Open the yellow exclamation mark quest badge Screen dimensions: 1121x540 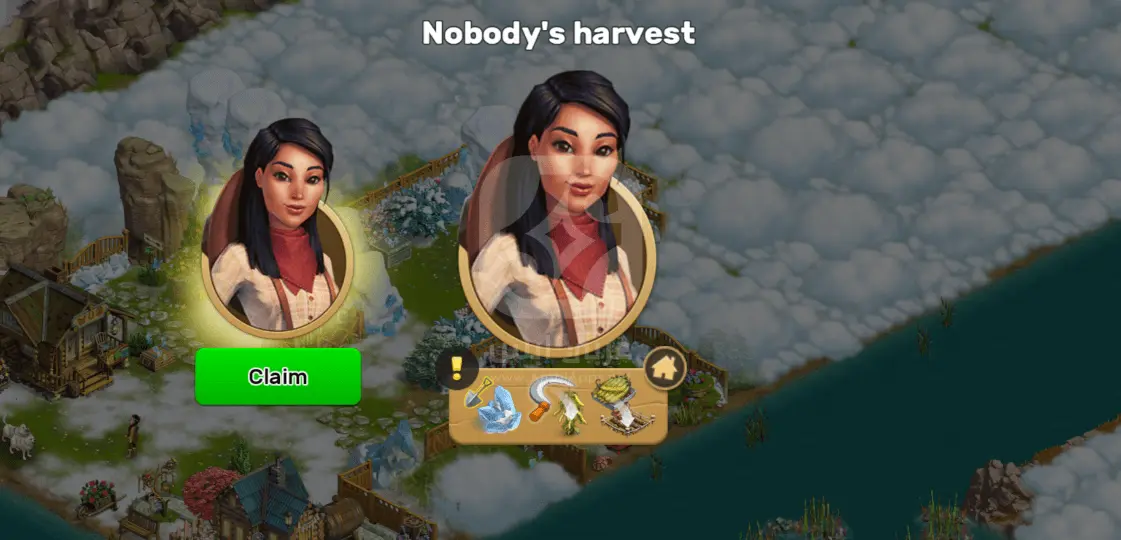456,368
